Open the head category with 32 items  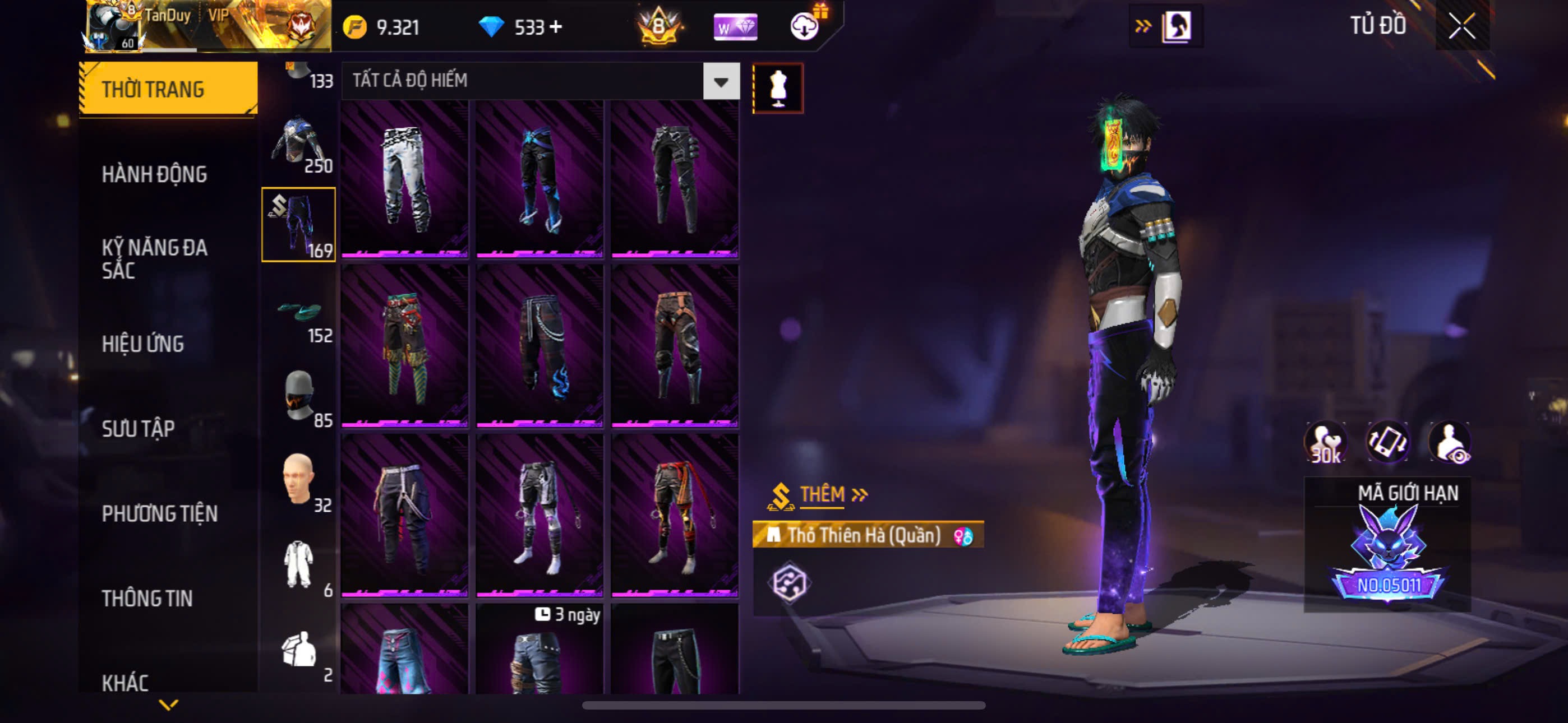[298, 482]
